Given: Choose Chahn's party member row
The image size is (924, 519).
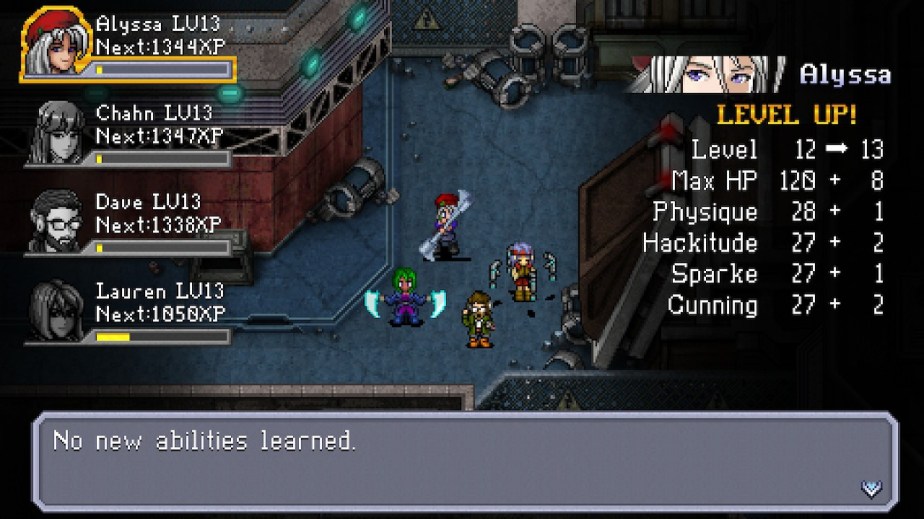Looking at the screenshot, I should pos(130,133).
